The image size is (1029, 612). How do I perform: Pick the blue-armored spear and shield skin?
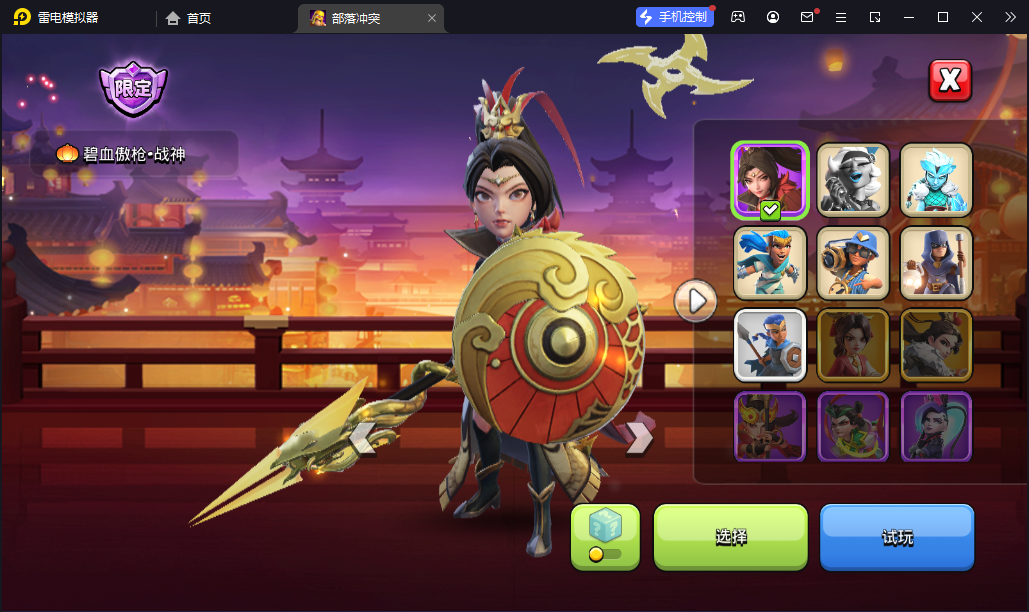[x=770, y=345]
